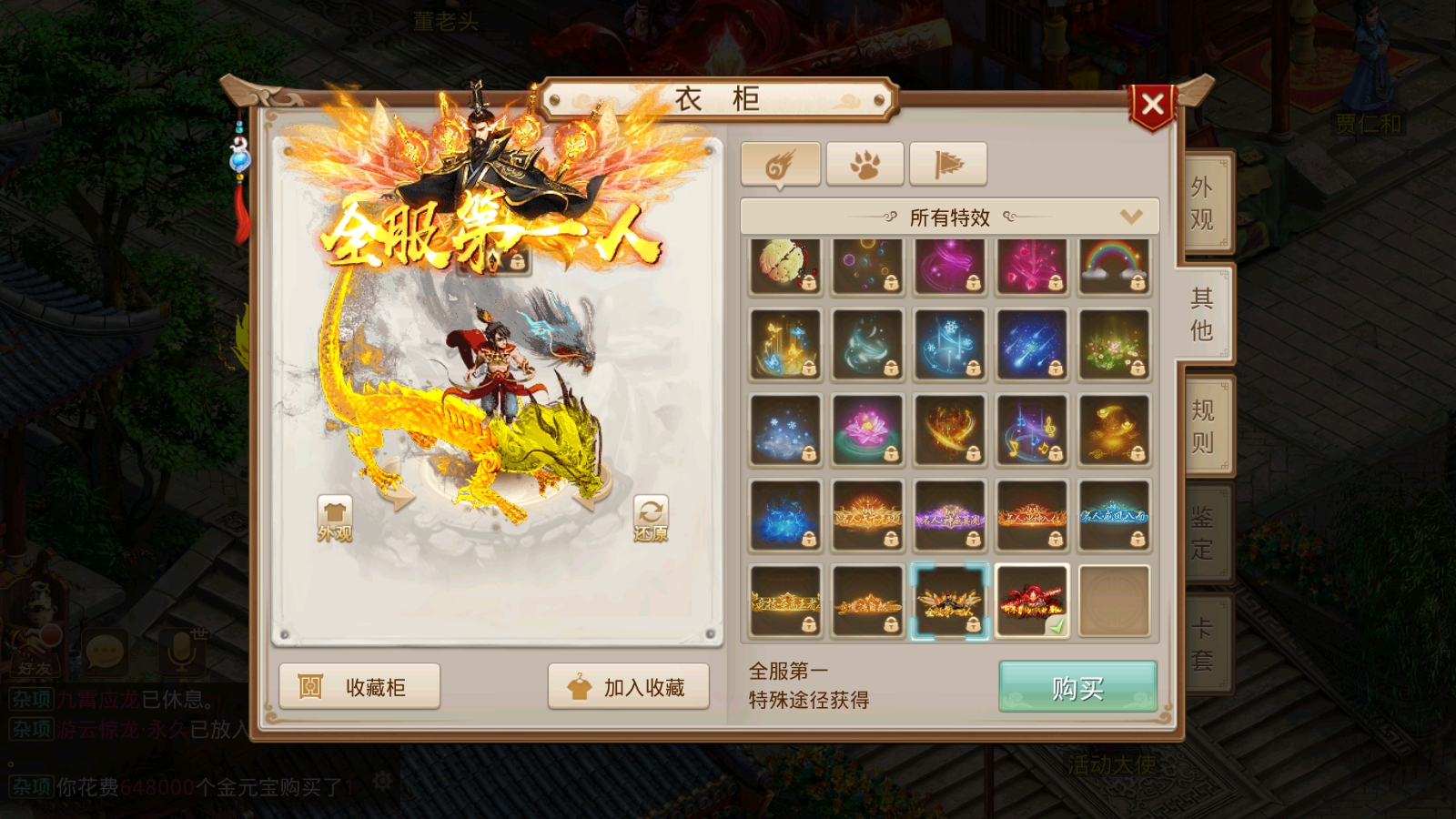Screen dimensions: 1456x819
Task: Select the flame effect category icon
Action: [780, 162]
